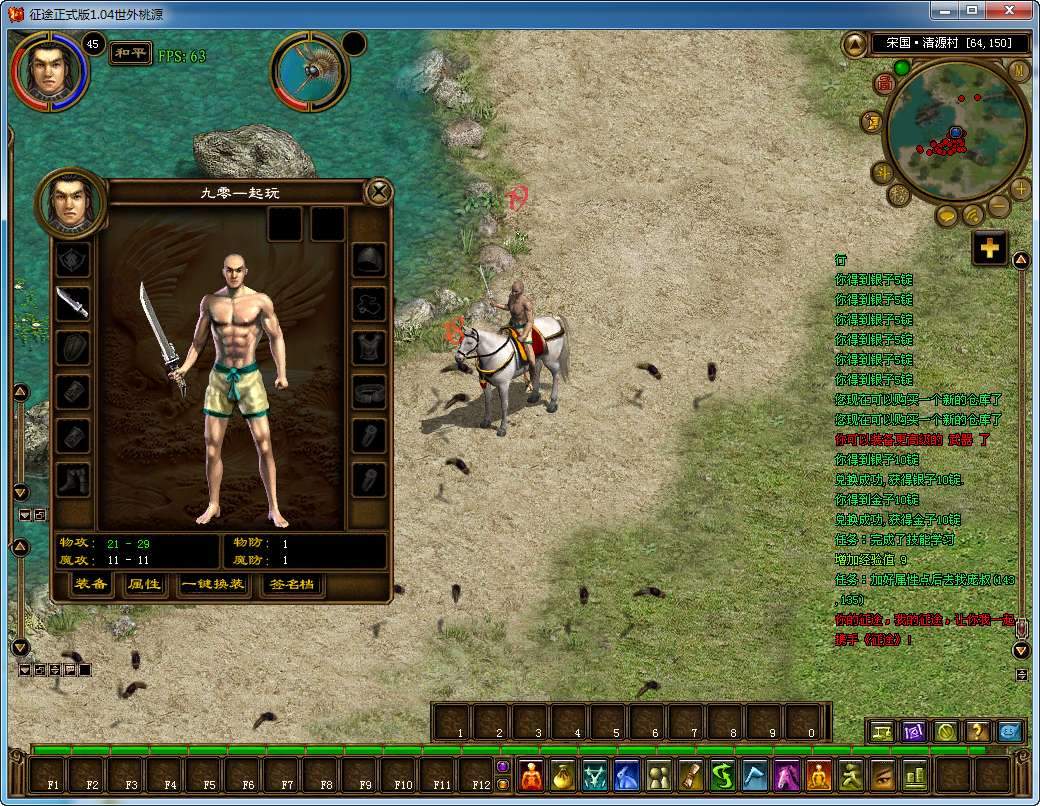
Task: Open the 装备 equipment tab
Action: click(x=92, y=584)
